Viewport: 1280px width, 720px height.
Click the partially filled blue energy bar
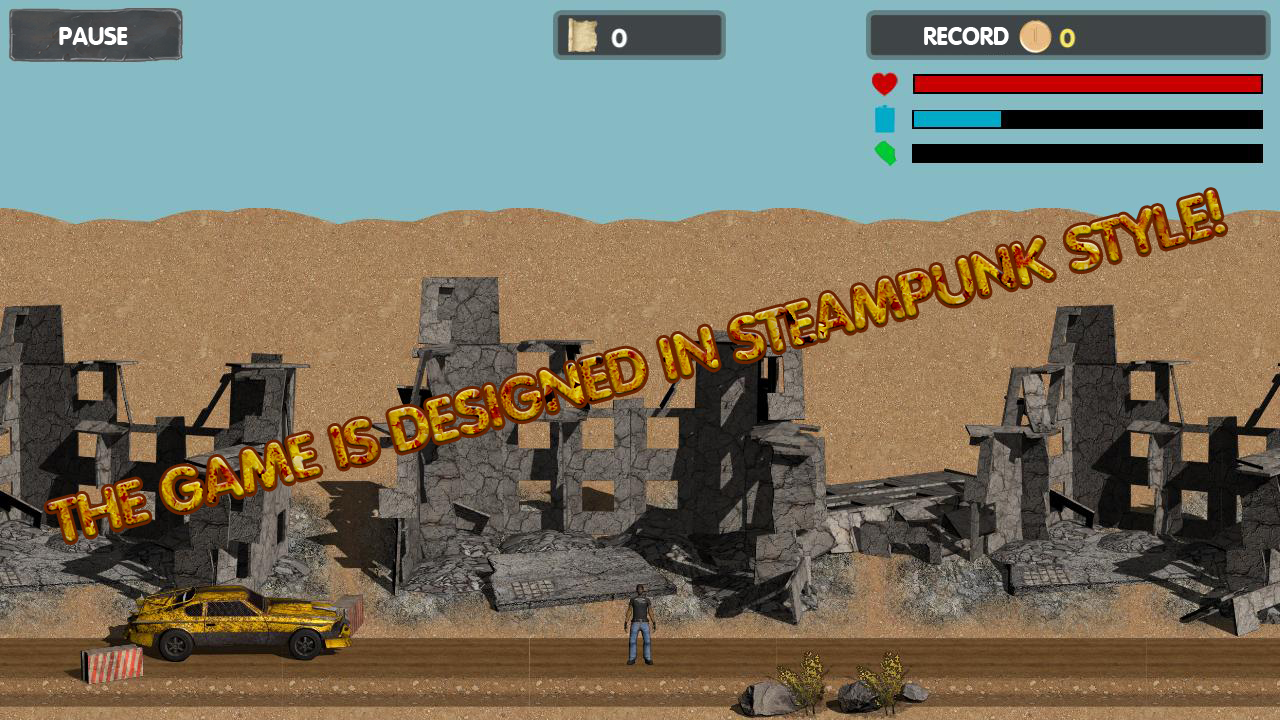955,119
